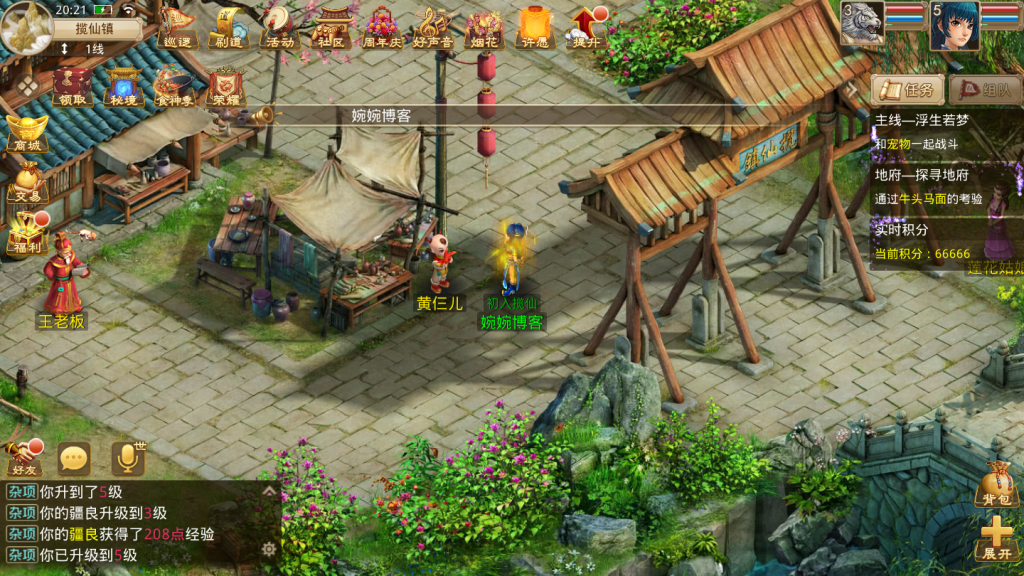This screenshot has width=1024, height=576.
Task: Open the 许愿 wish lantern icon
Action: (535, 26)
